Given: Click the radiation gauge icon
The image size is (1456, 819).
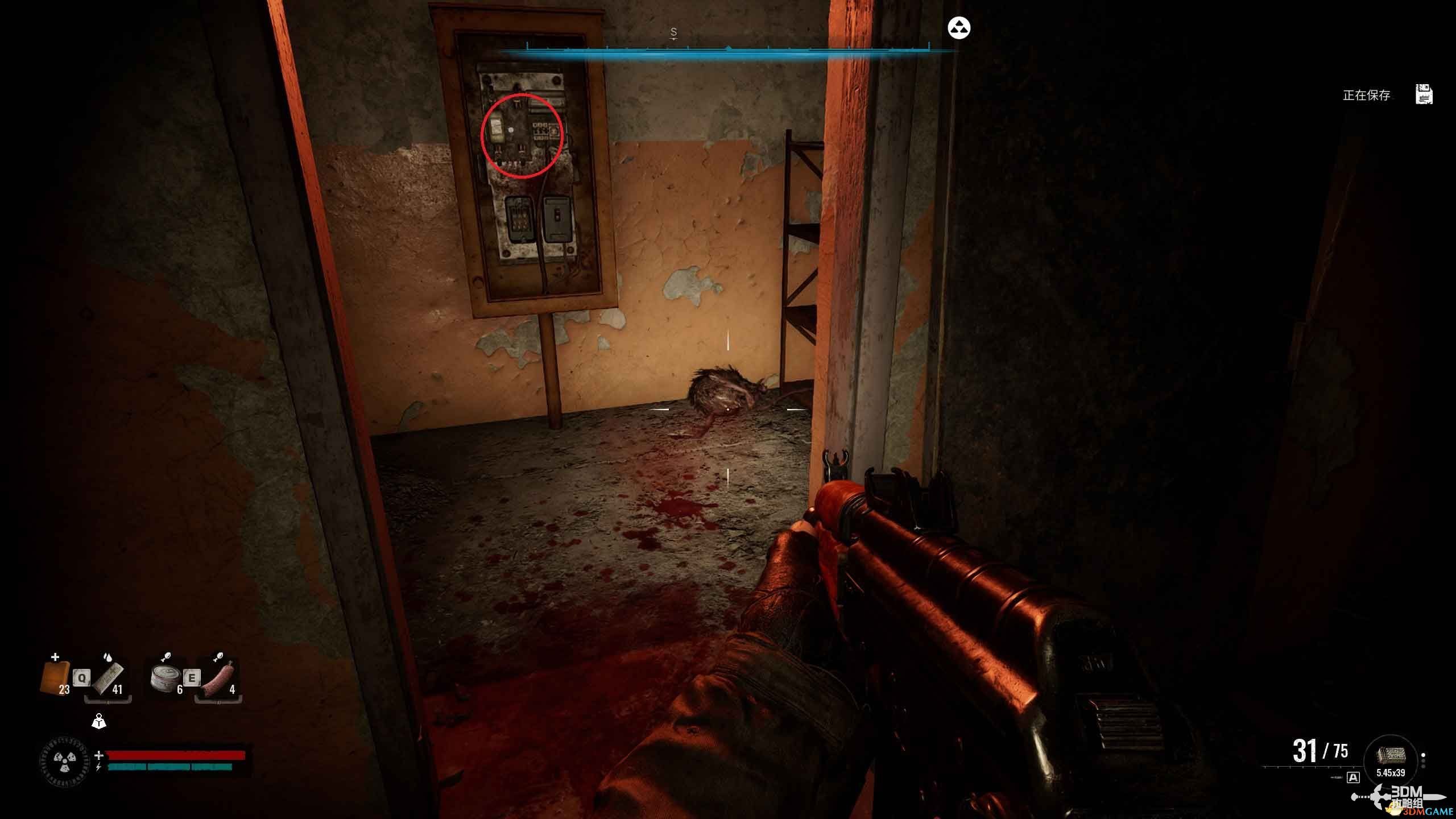Looking at the screenshot, I should [64, 760].
